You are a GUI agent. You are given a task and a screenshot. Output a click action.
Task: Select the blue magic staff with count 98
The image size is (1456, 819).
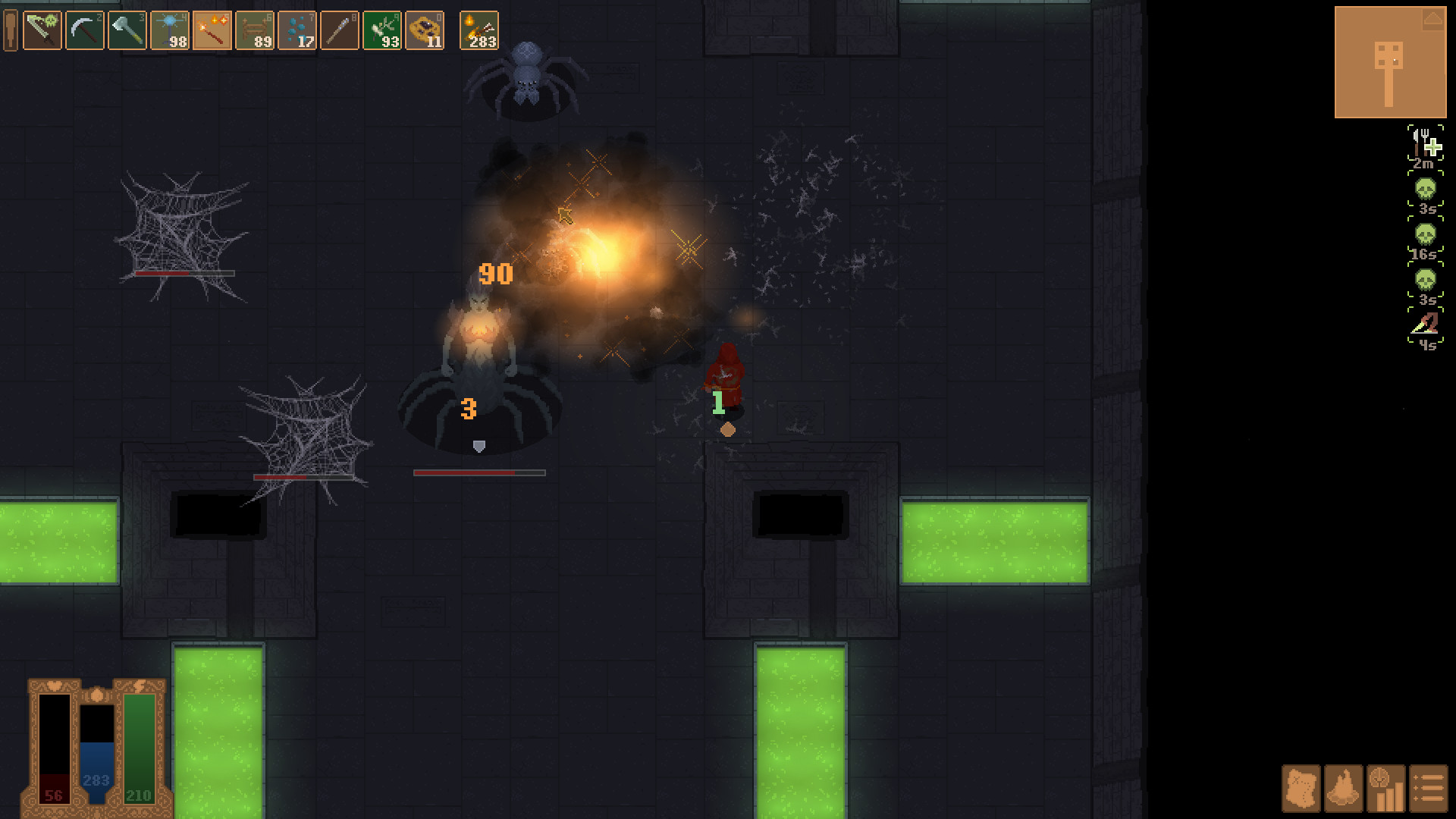(170, 30)
